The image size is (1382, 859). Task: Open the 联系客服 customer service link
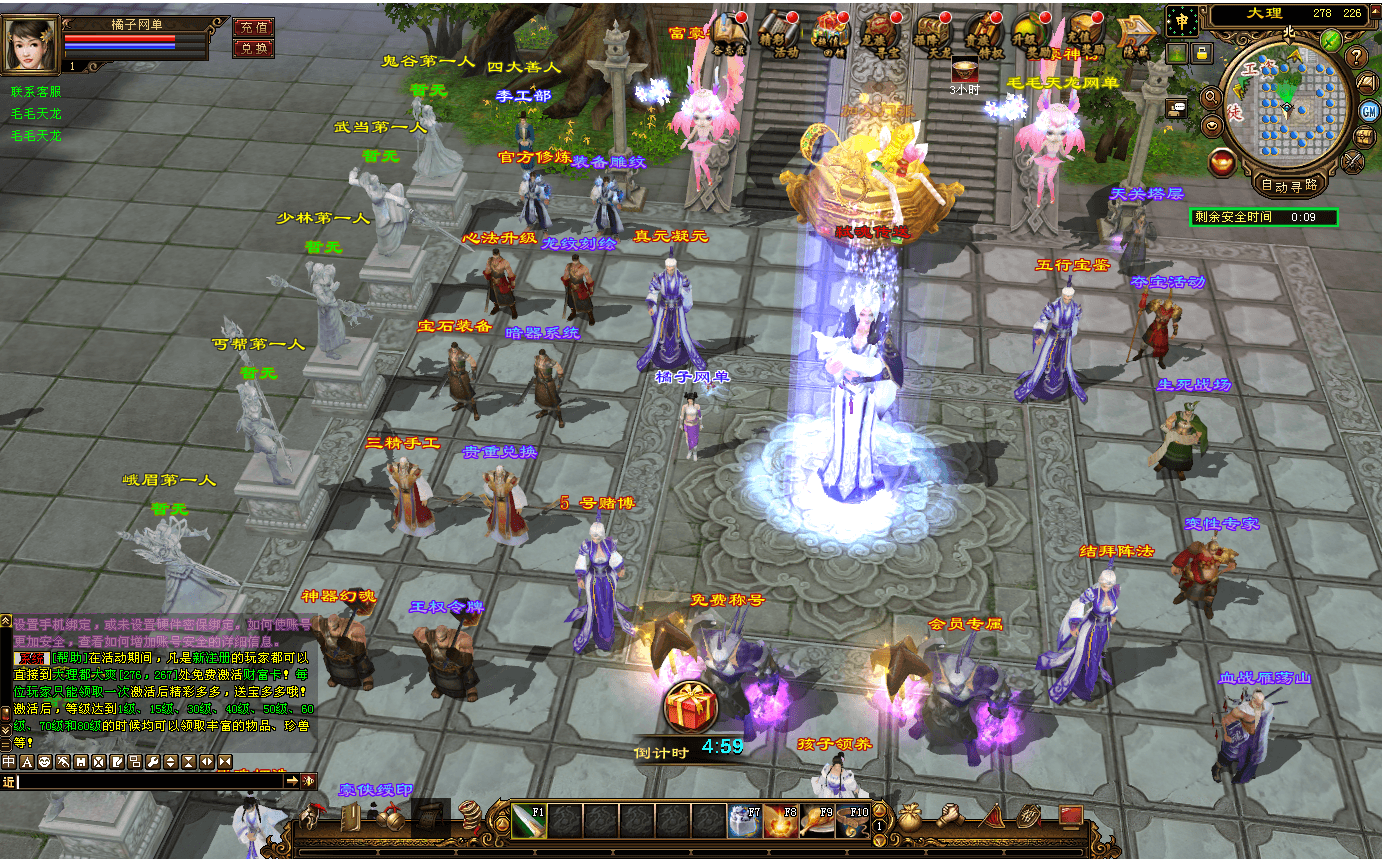36,91
